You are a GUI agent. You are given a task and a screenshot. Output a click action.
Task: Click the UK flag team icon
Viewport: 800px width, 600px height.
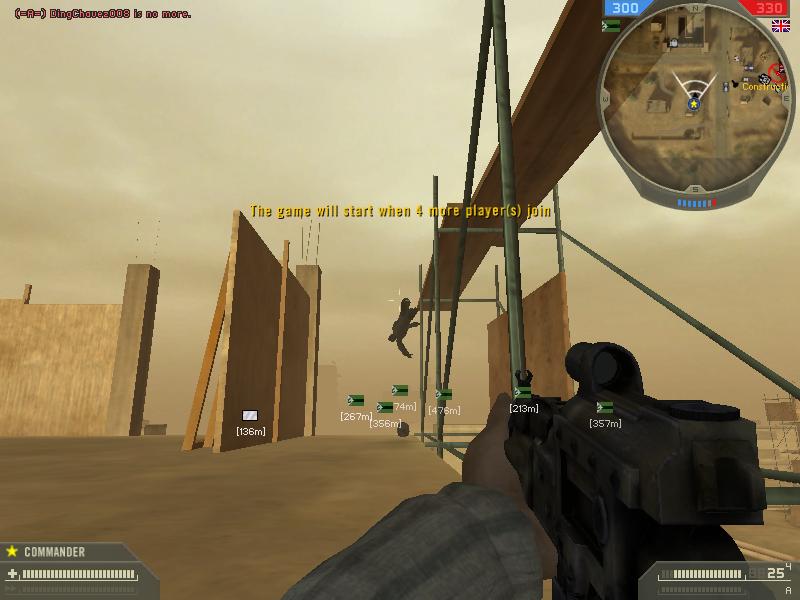coord(780,26)
